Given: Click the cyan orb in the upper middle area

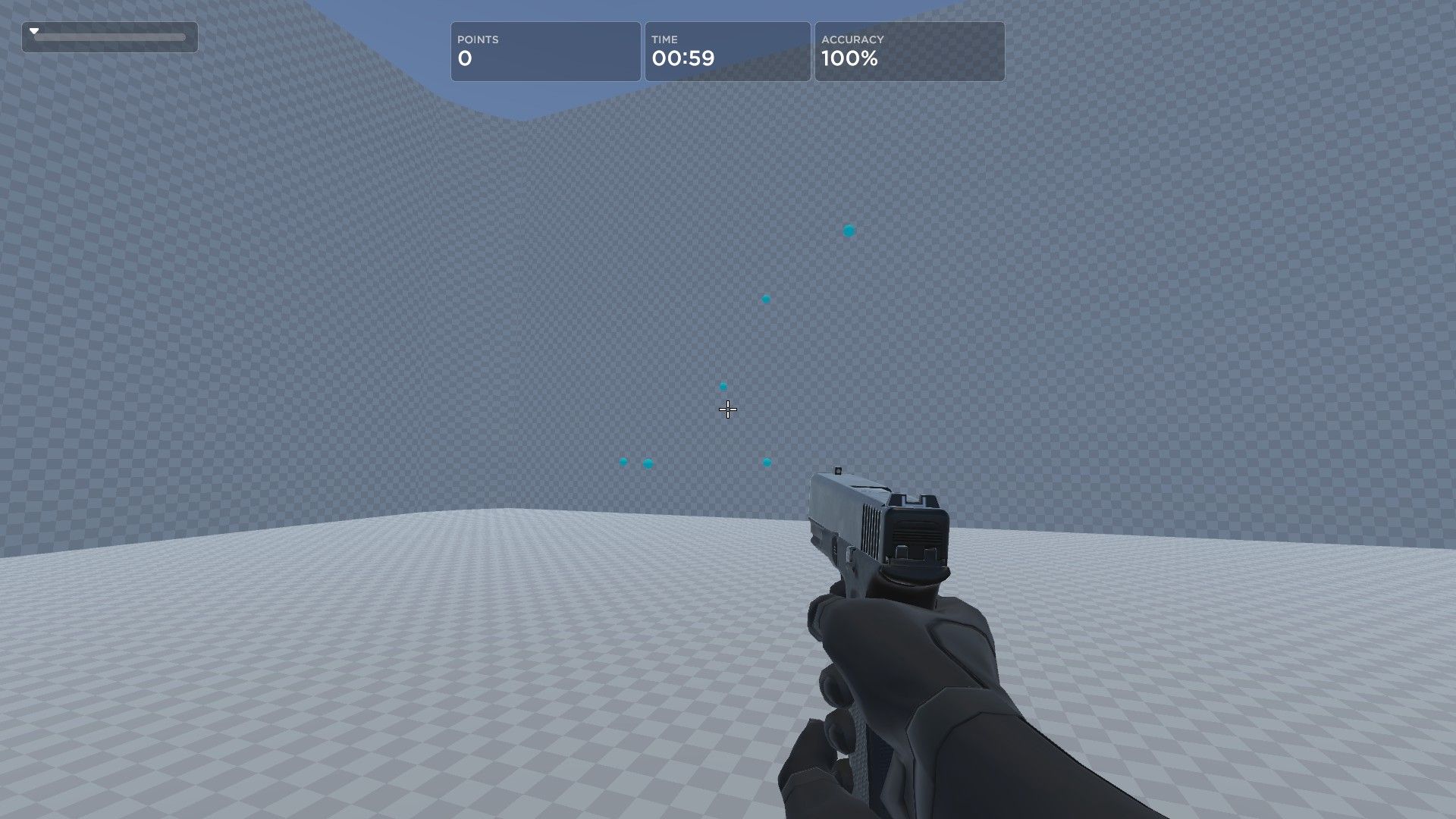Looking at the screenshot, I should pos(765,299).
